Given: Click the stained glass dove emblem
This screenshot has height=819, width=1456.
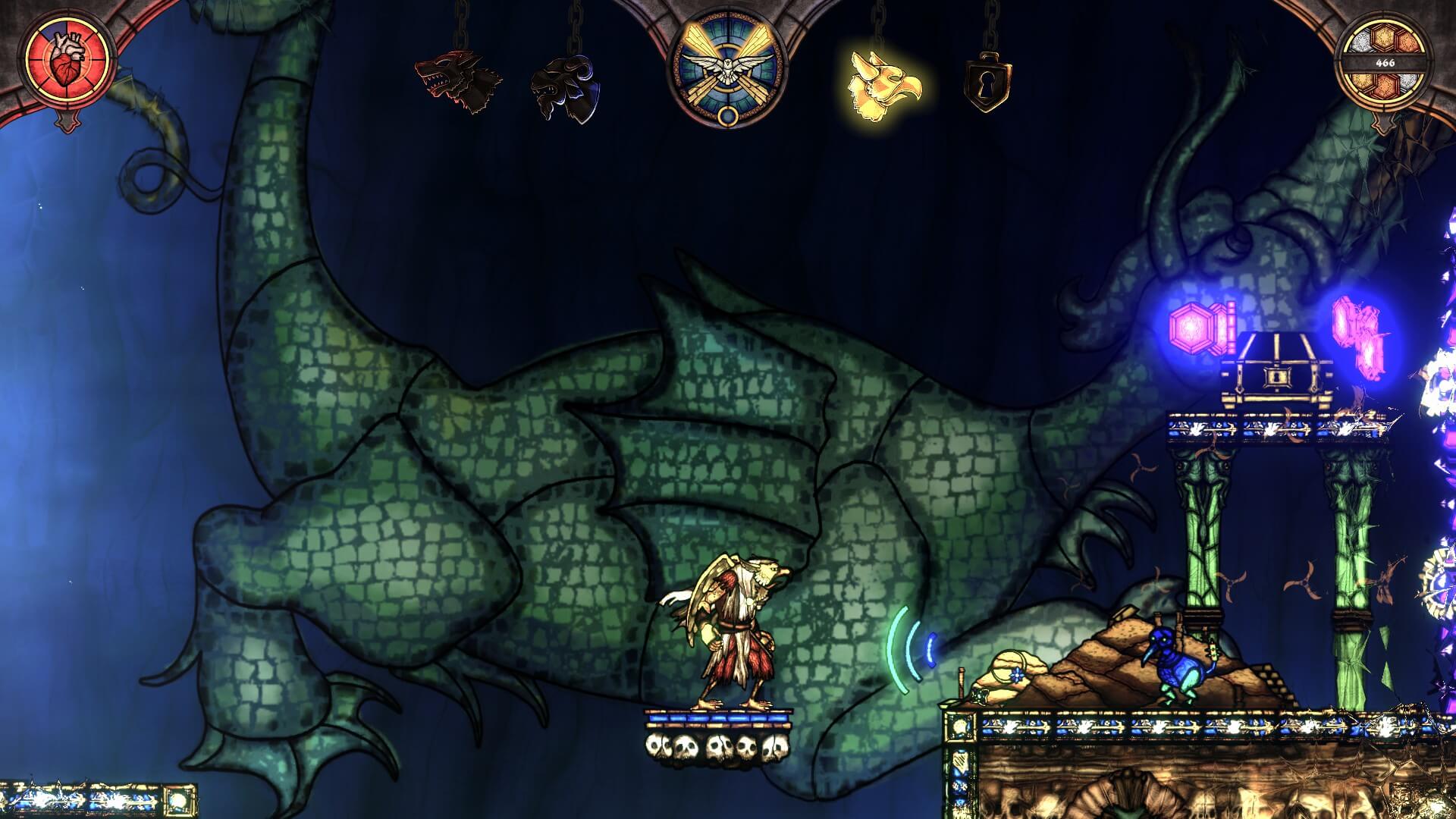Looking at the screenshot, I should click(727, 69).
